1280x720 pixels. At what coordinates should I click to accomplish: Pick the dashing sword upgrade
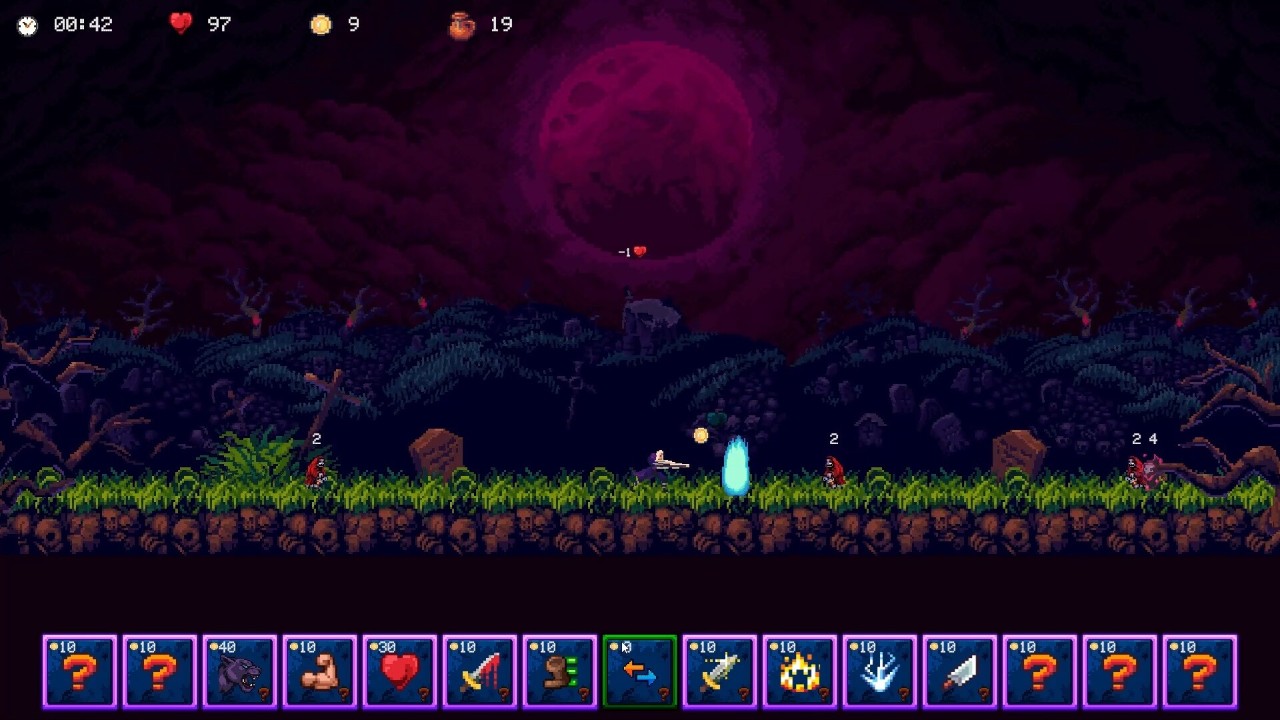click(720, 671)
